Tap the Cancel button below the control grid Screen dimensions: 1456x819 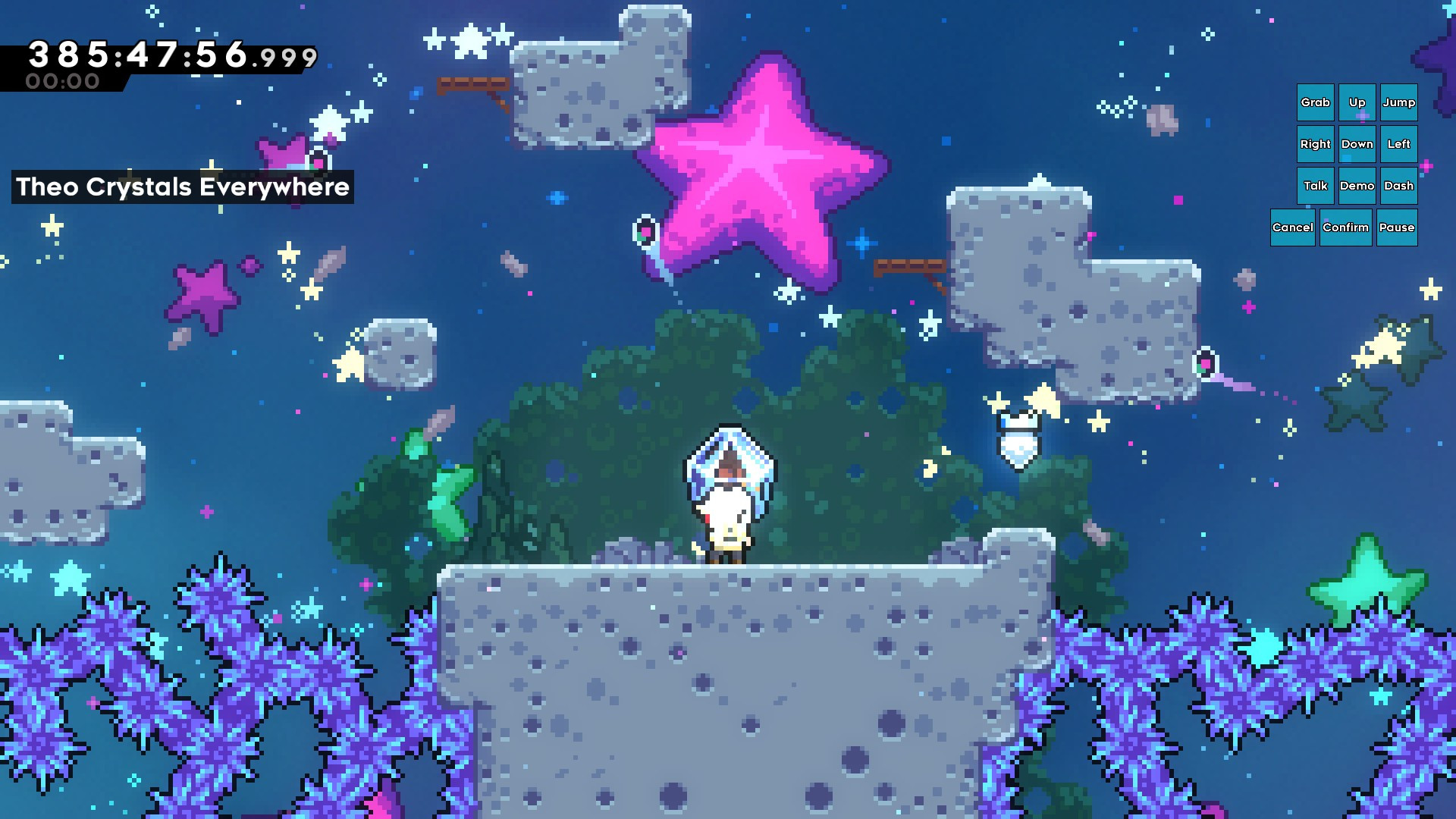[x=1293, y=227]
